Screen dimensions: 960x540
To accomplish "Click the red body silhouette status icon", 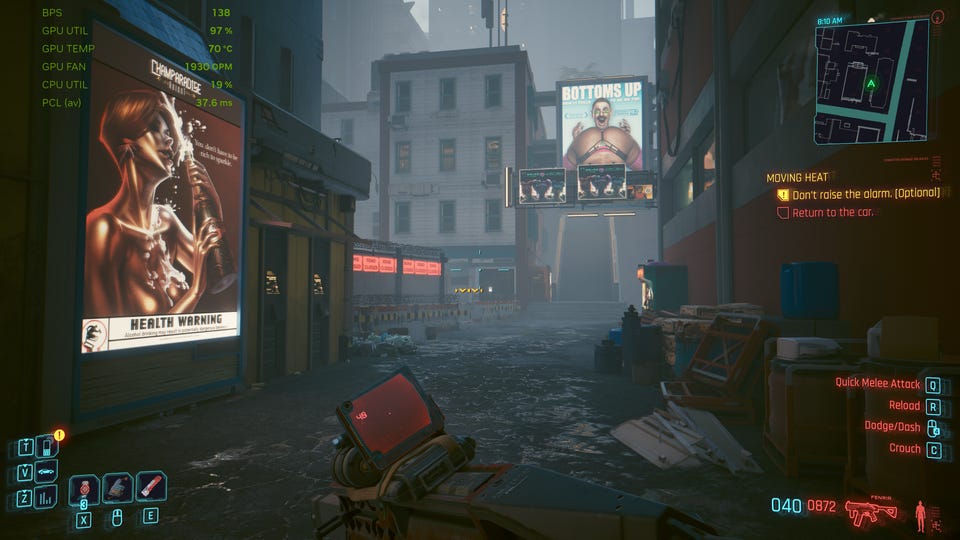I will [x=920, y=515].
